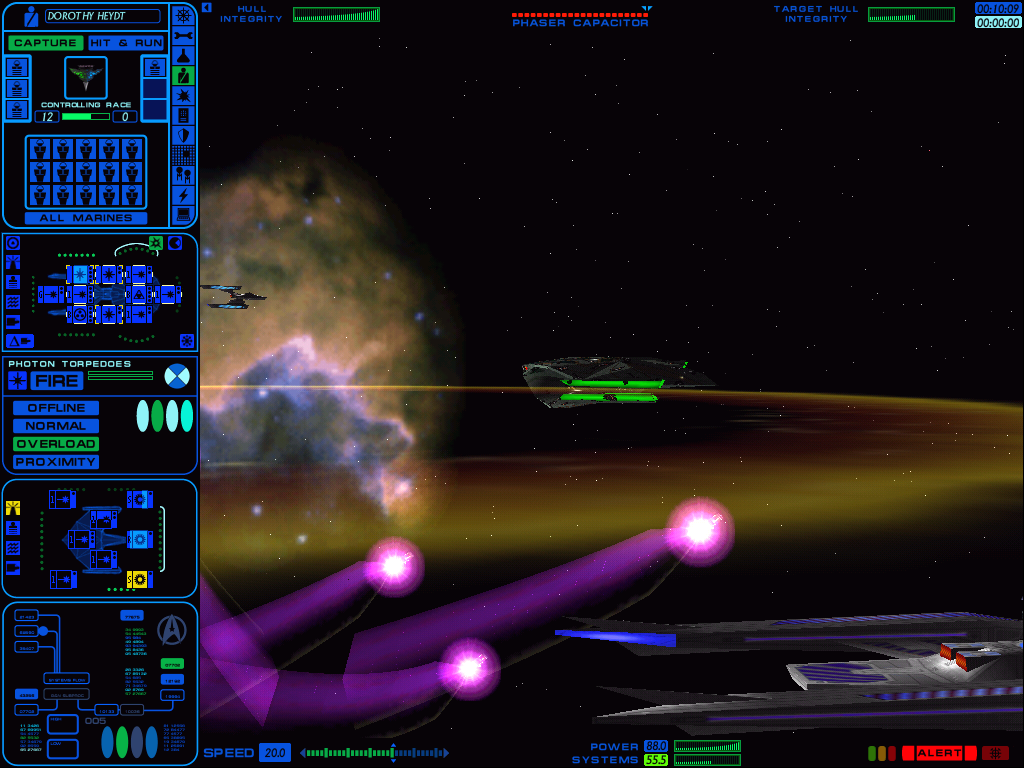Select the computer terminal panel icon
Image resolution: width=1024 pixels, height=768 pixels.
[183, 215]
